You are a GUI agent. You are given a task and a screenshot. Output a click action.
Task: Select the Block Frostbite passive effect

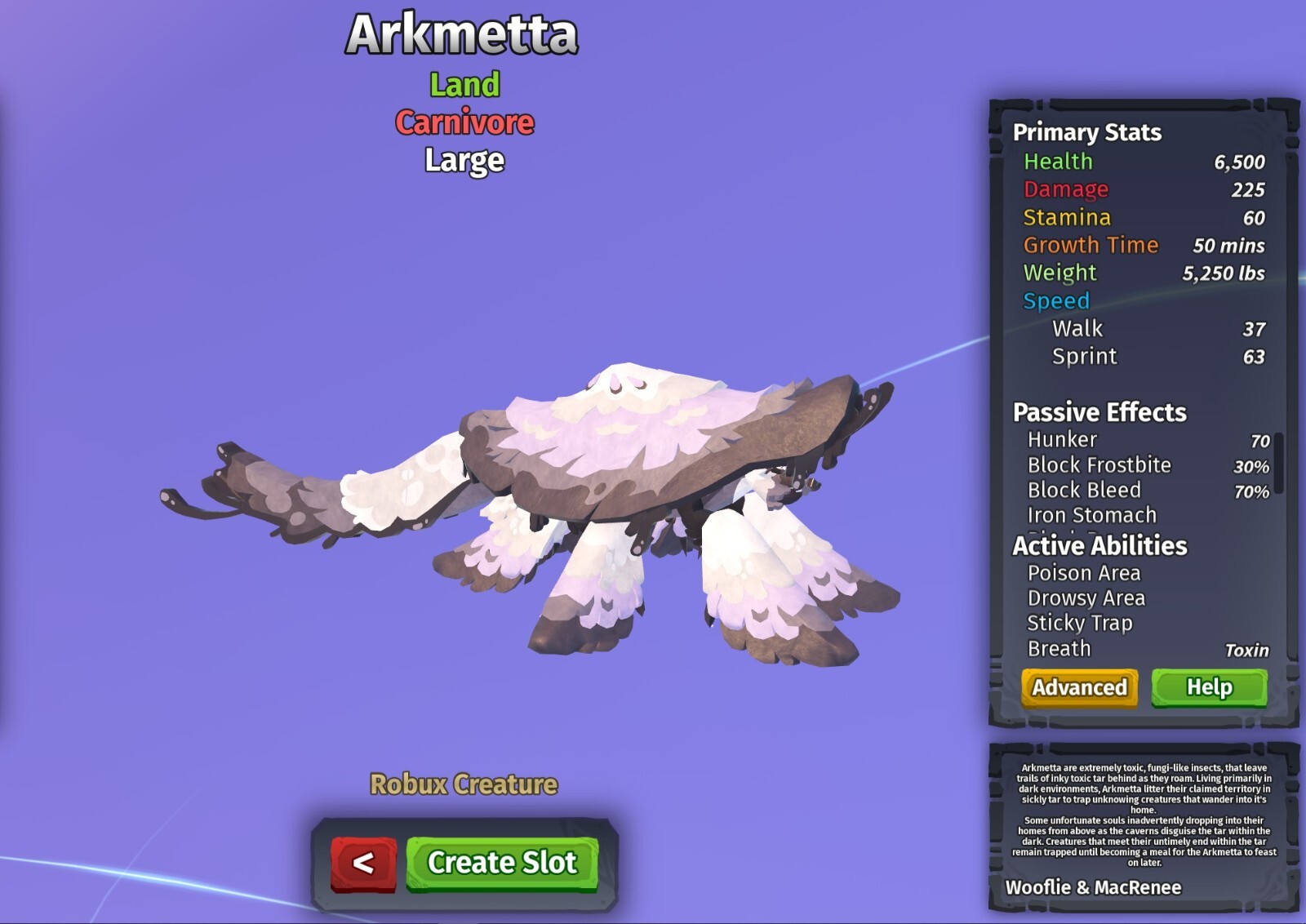coord(1099,464)
